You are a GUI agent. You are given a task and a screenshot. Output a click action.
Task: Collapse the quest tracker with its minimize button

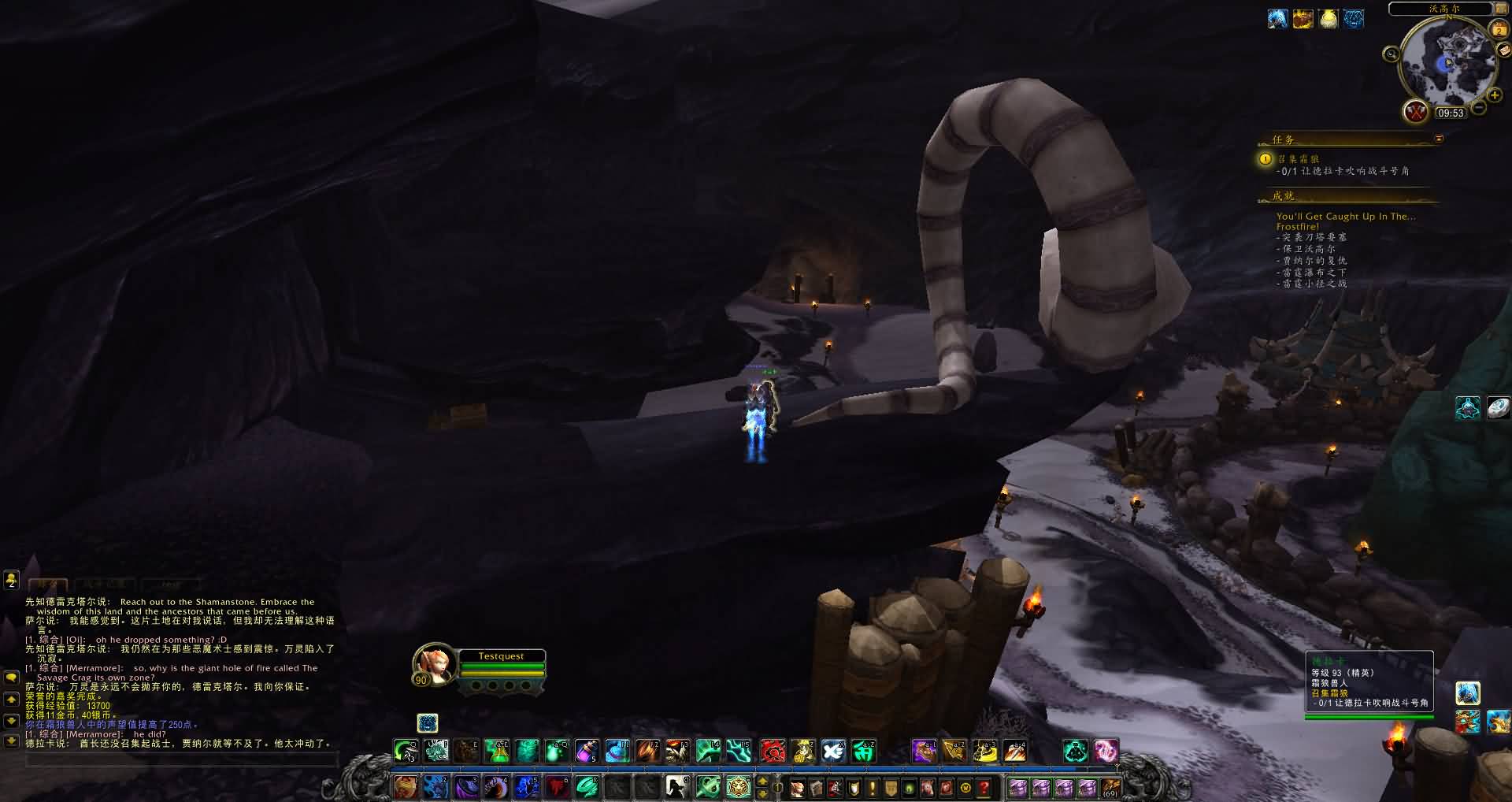[1439, 139]
